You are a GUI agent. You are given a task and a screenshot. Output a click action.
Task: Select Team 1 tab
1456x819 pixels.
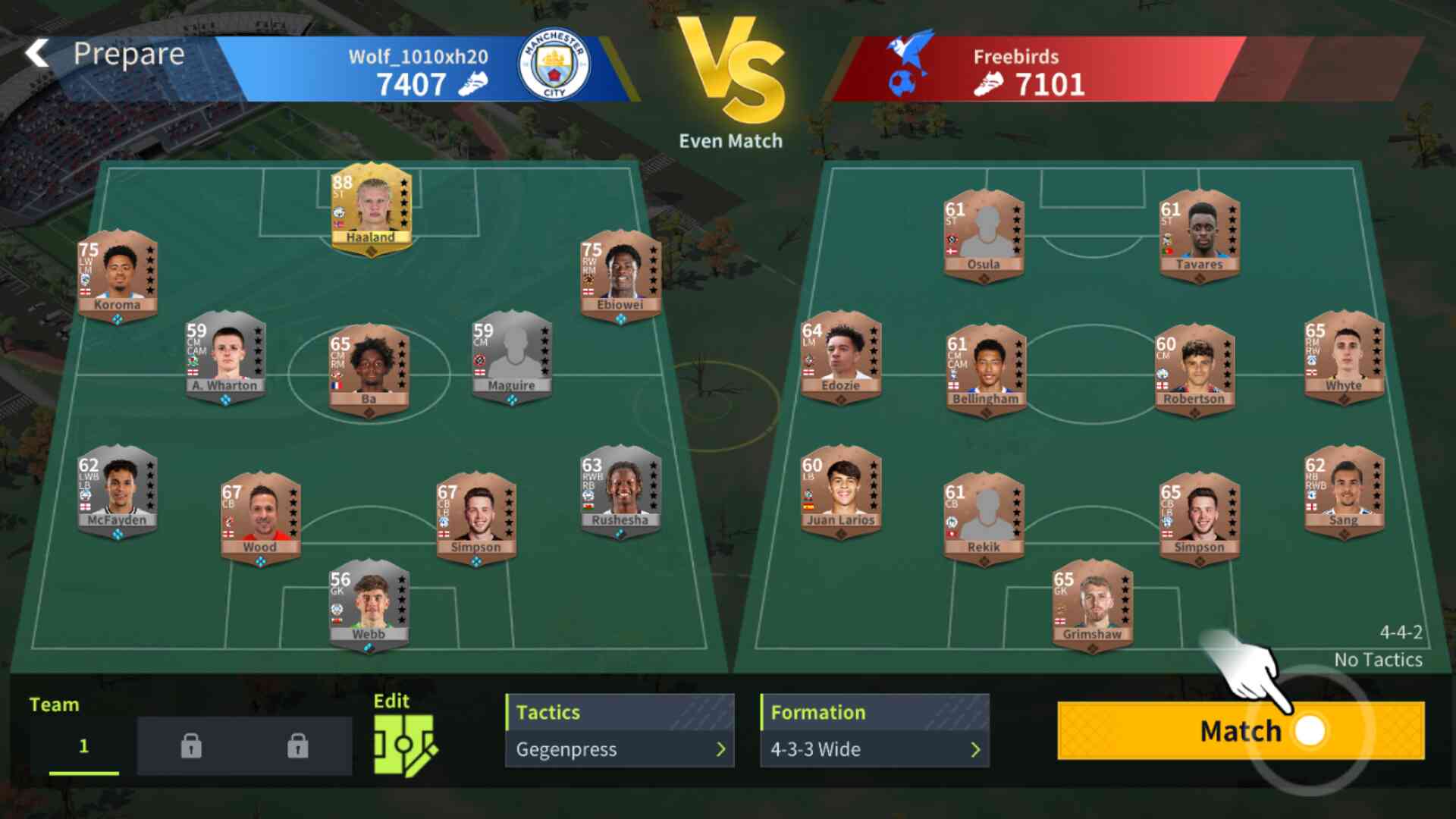coord(83,745)
